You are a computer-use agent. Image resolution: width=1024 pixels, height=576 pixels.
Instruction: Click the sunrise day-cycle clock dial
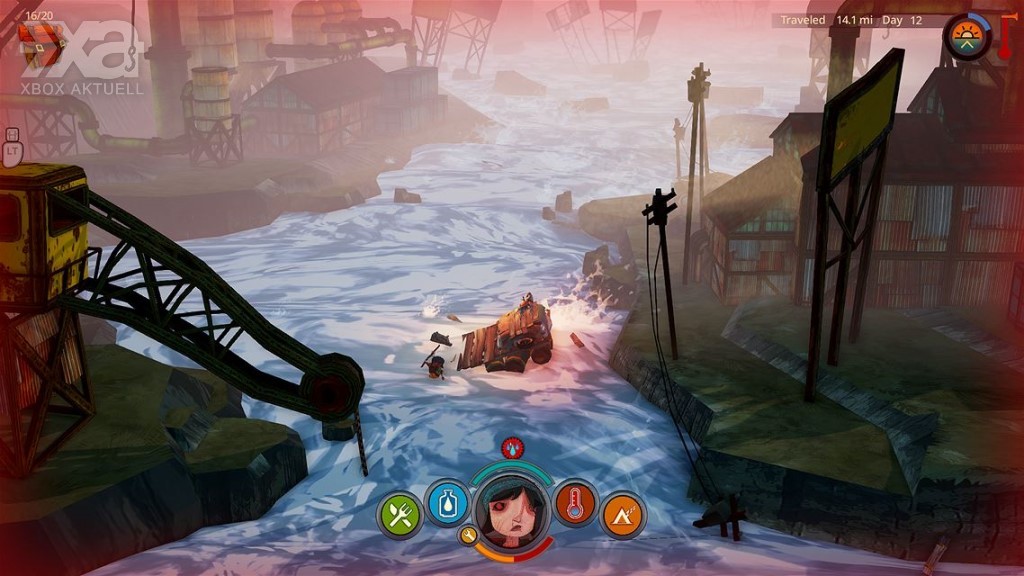[x=966, y=37]
